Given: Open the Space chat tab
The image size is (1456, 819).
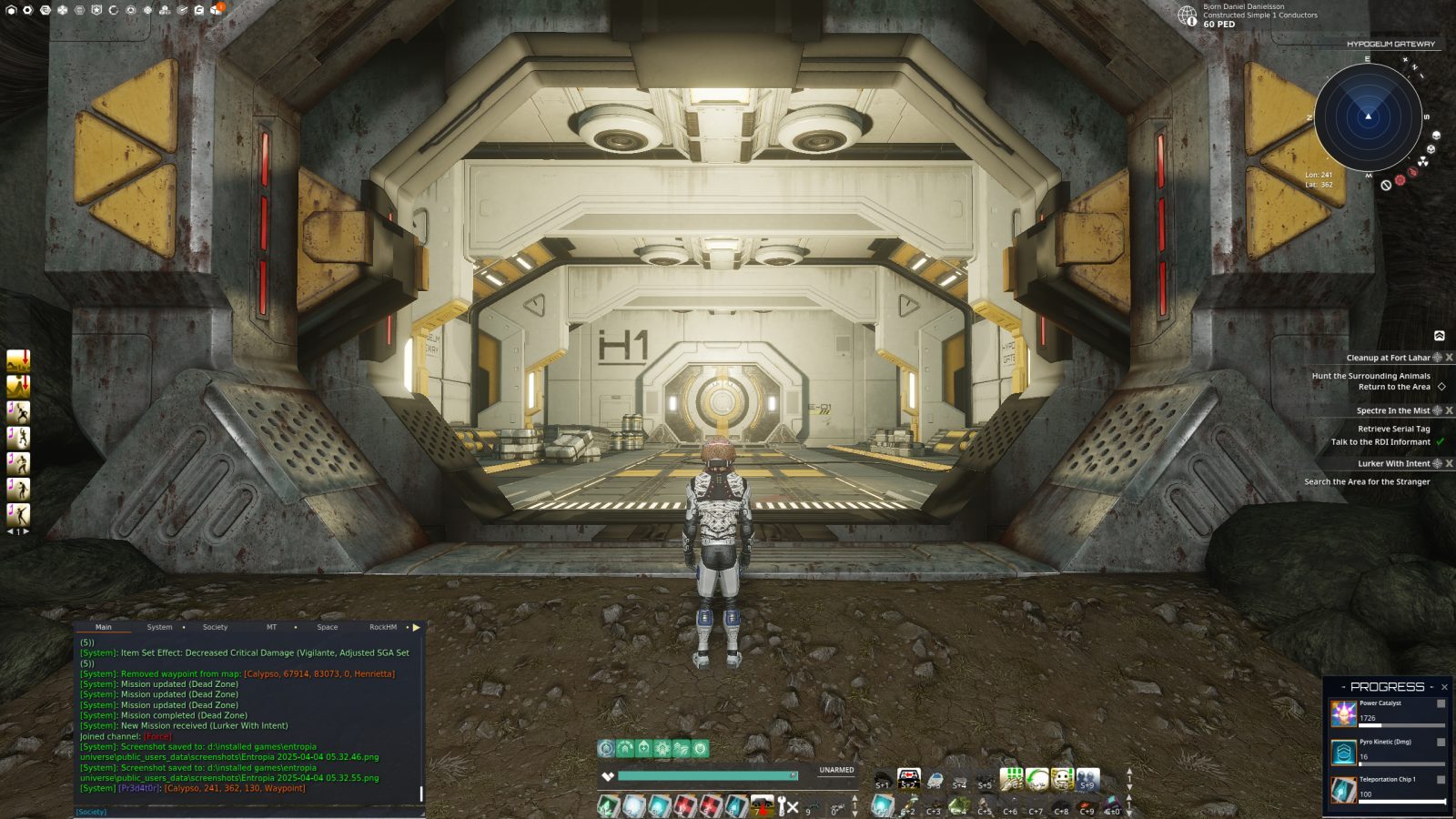Looking at the screenshot, I should point(328,627).
